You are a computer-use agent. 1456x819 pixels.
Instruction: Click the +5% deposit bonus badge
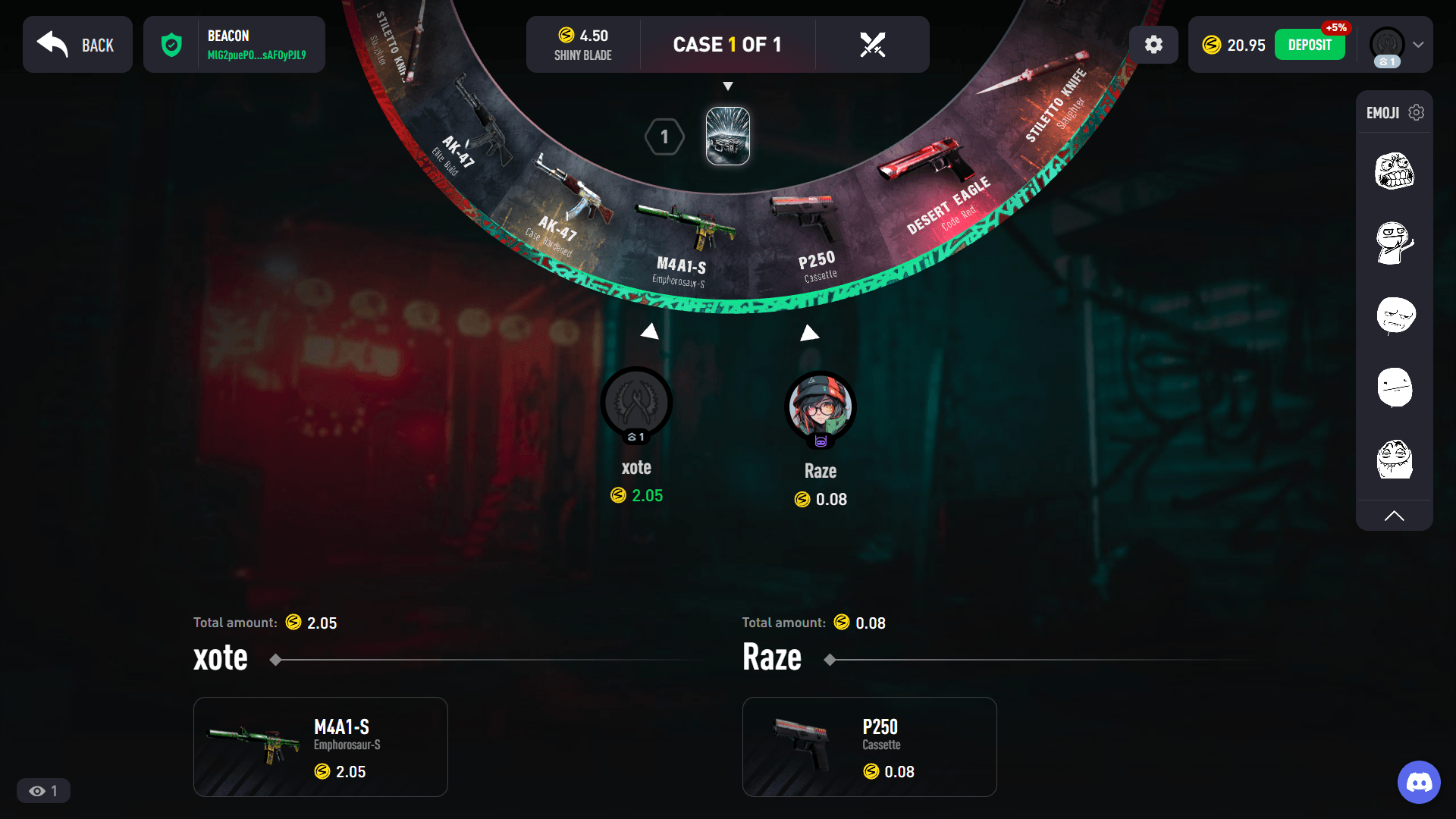point(1336,28)
